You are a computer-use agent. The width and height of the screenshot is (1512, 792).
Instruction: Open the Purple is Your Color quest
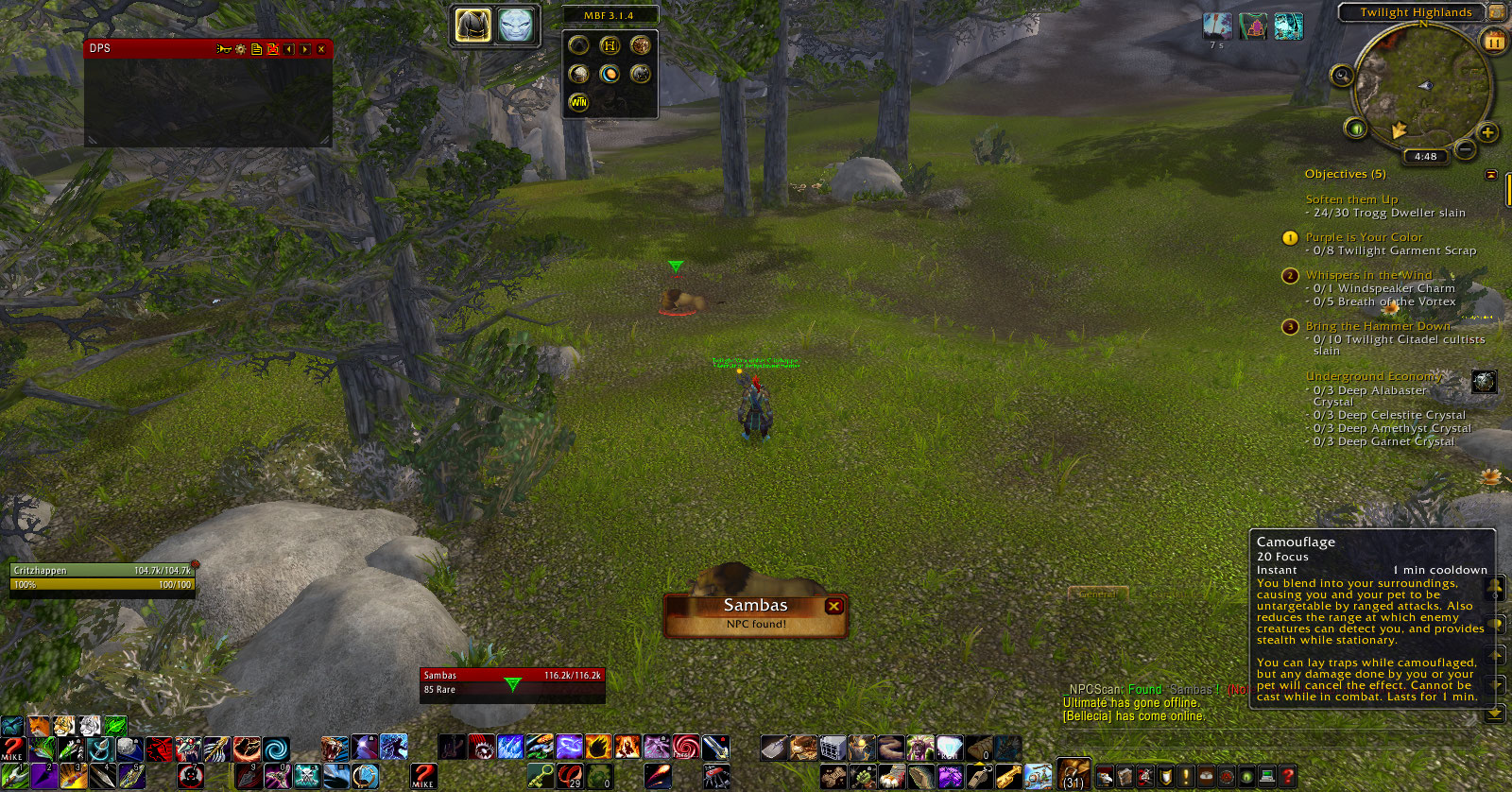pos(1364,237)
